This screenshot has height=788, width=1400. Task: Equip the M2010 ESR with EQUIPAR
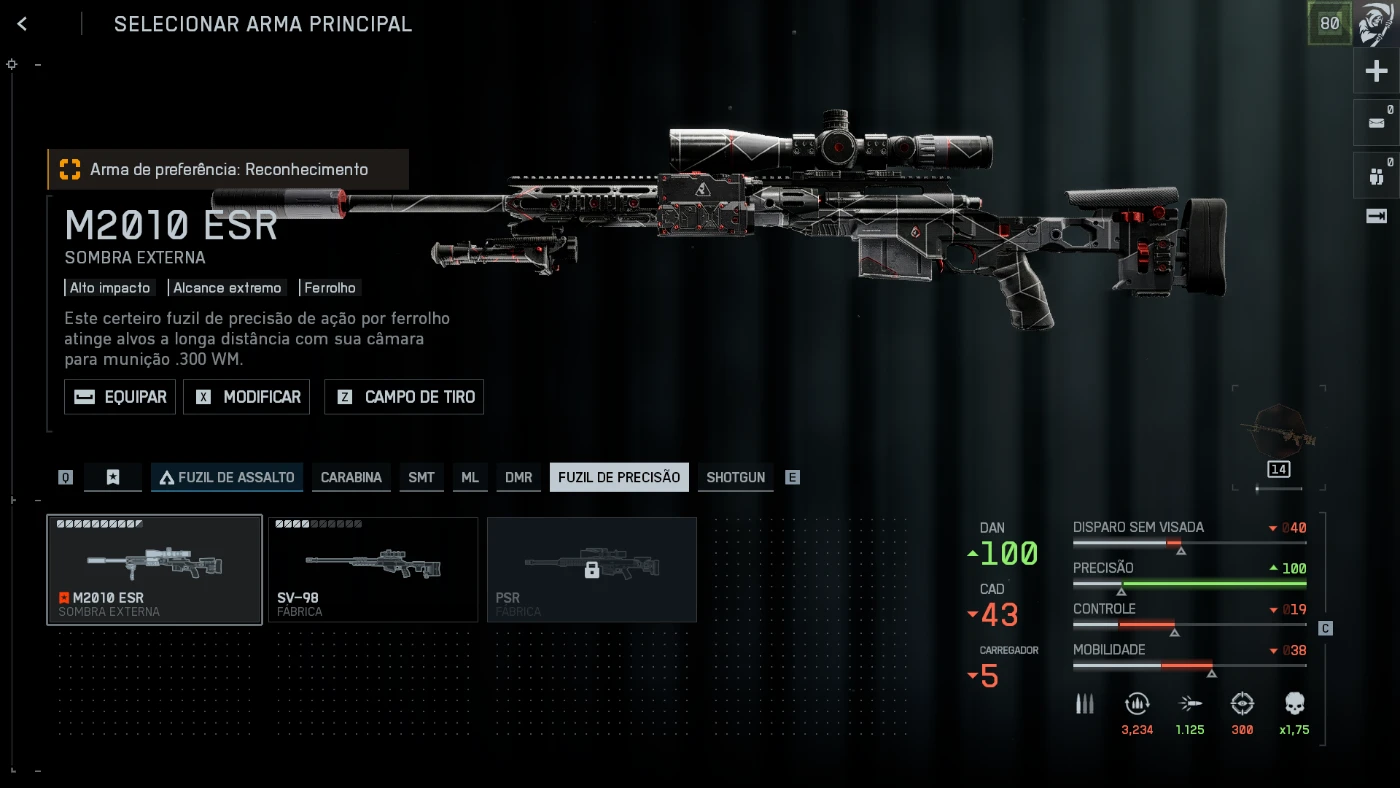point(120,397)
